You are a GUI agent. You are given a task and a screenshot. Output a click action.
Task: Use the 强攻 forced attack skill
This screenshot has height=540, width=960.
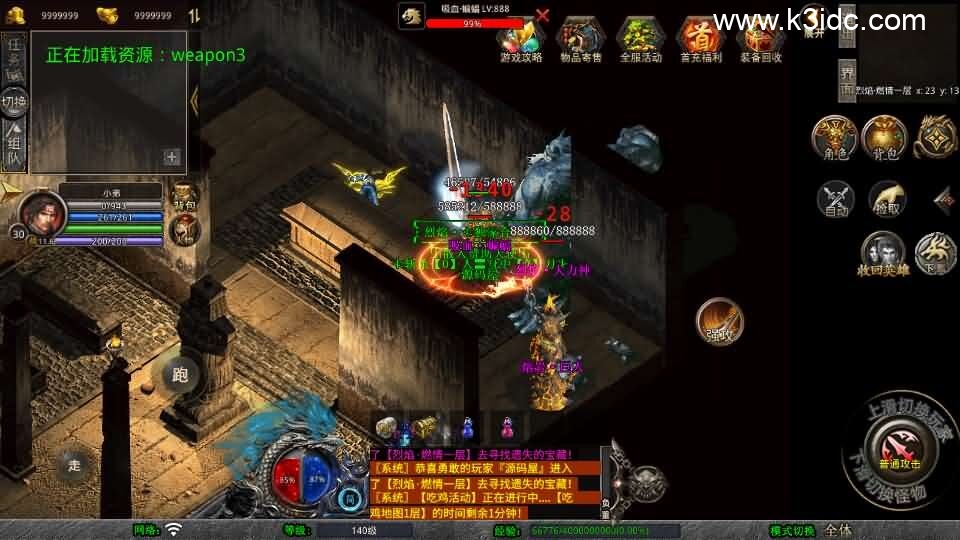tap(719, 321)
